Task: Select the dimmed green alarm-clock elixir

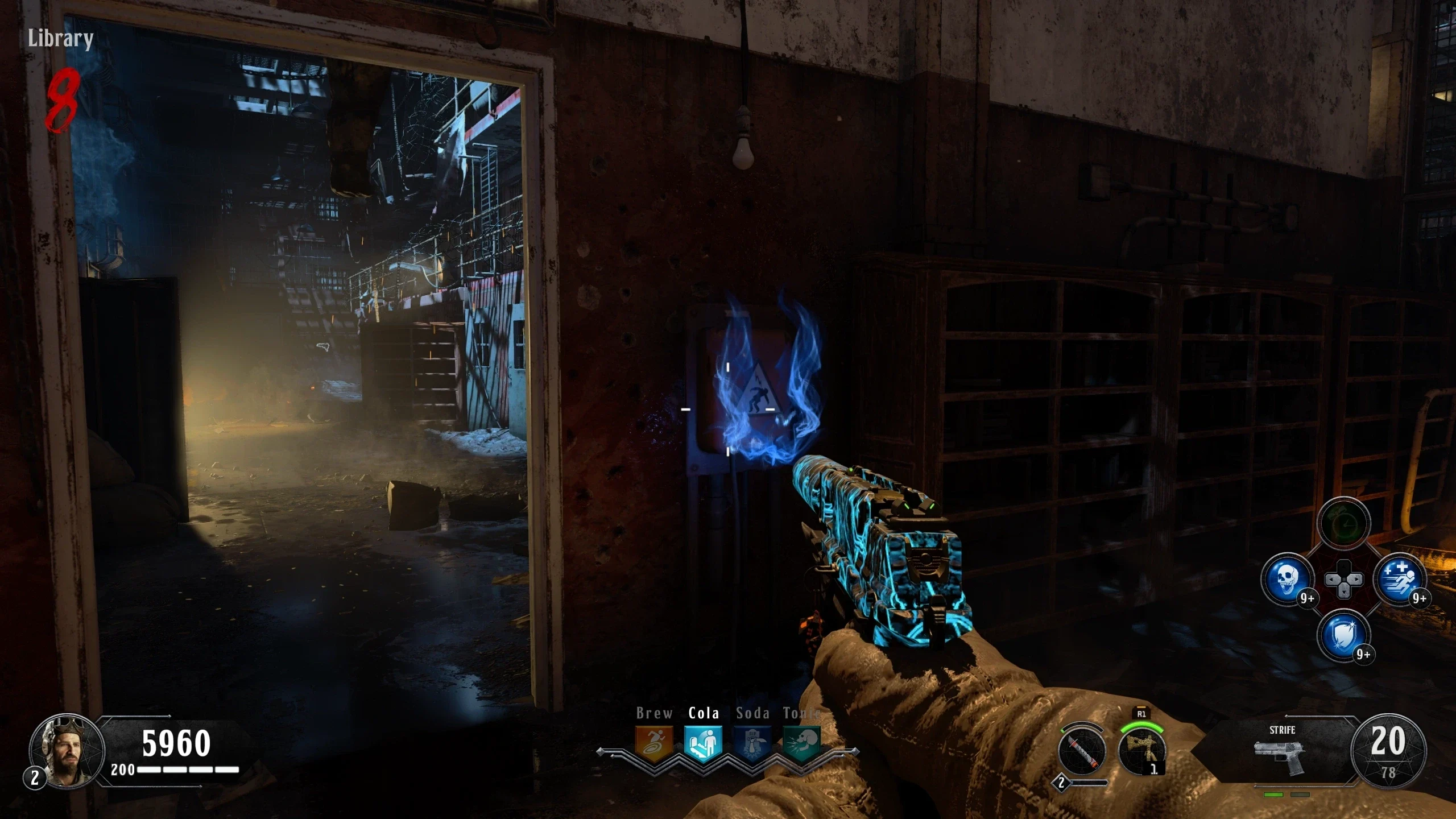Action: pyautogui.click(x=1343, y=523)
